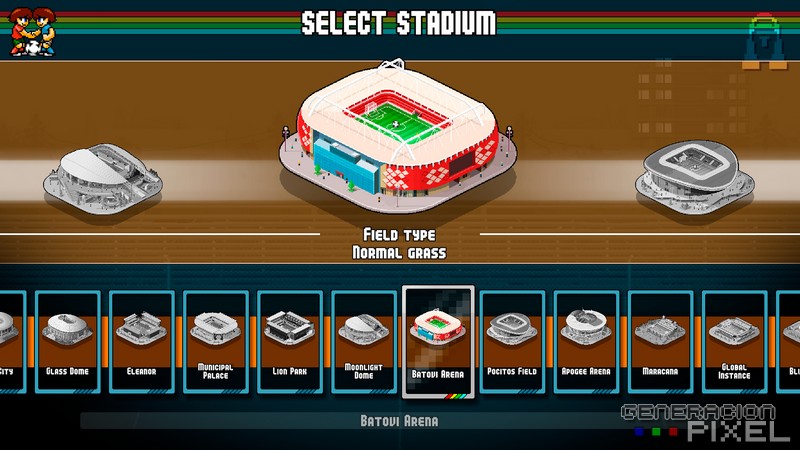Screen dimensions: 800x450
Task: Select the Glass Dome stadium card
Action: [69, 338]
